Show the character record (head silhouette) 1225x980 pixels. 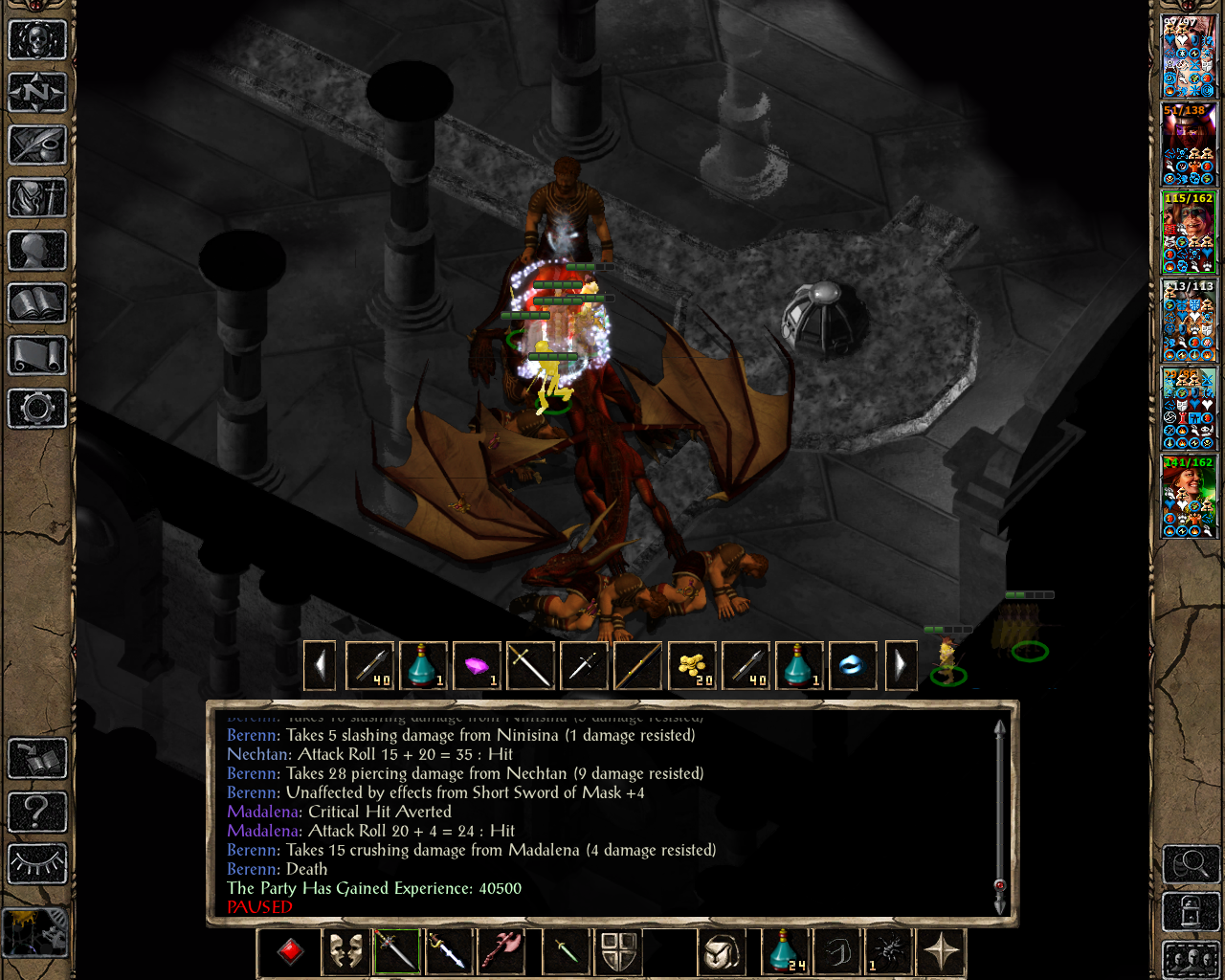(37, 251)
